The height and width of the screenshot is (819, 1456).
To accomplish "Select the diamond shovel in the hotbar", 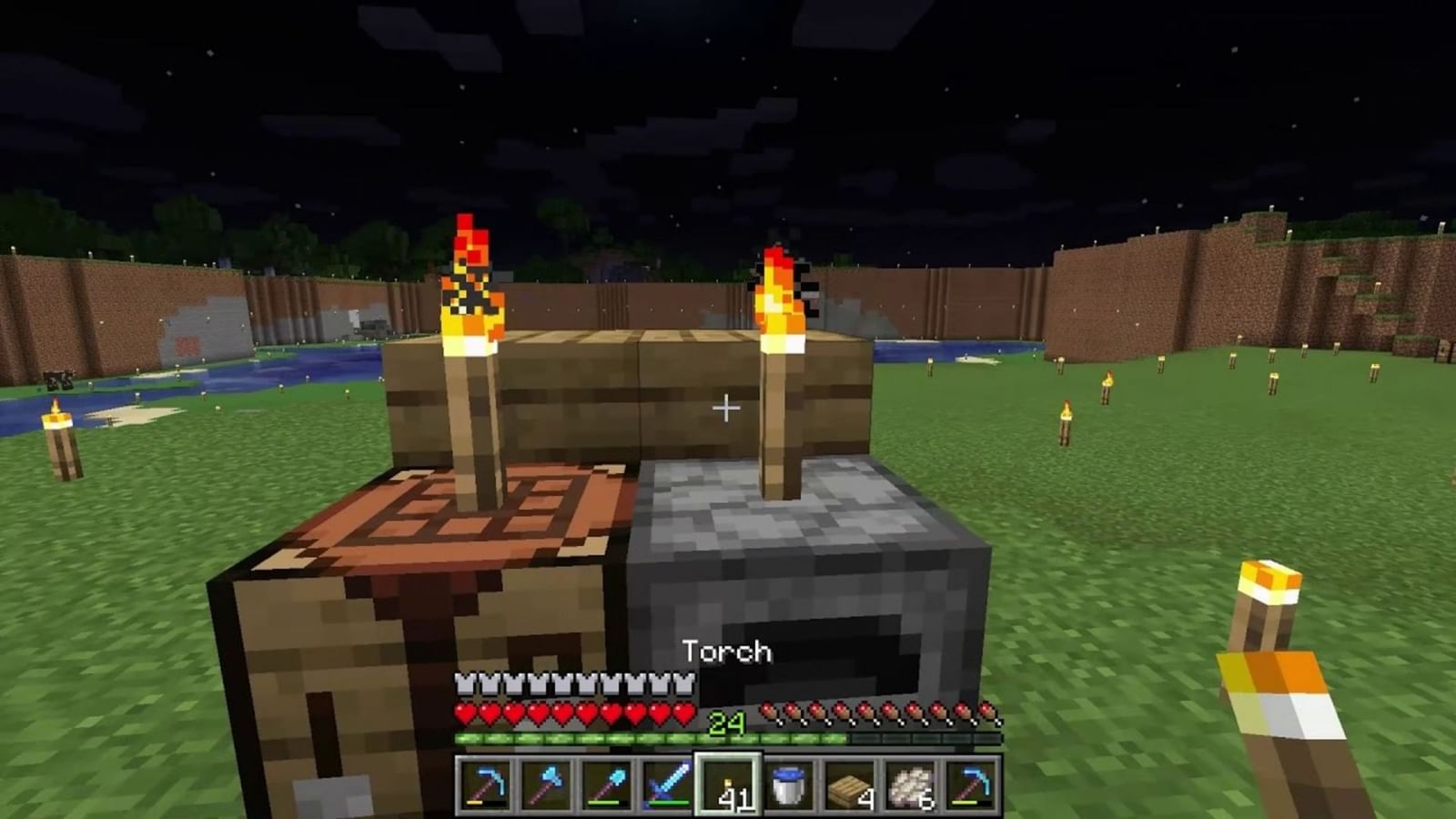I will [x=604, y=787].
